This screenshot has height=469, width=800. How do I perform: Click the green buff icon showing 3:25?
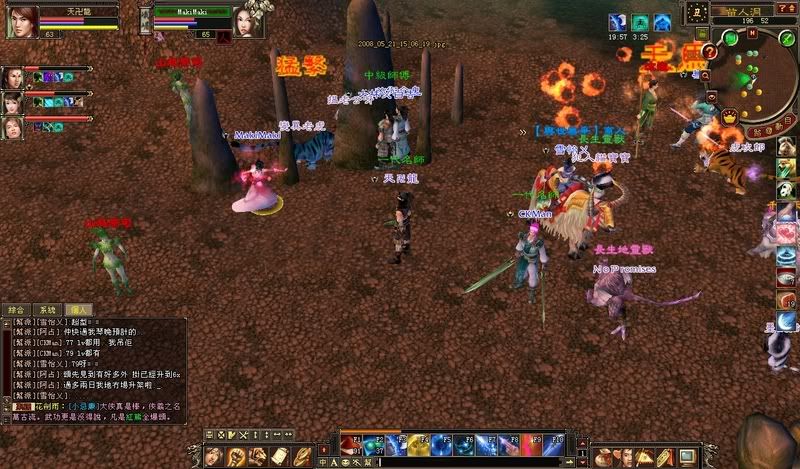tap(640, 22)
